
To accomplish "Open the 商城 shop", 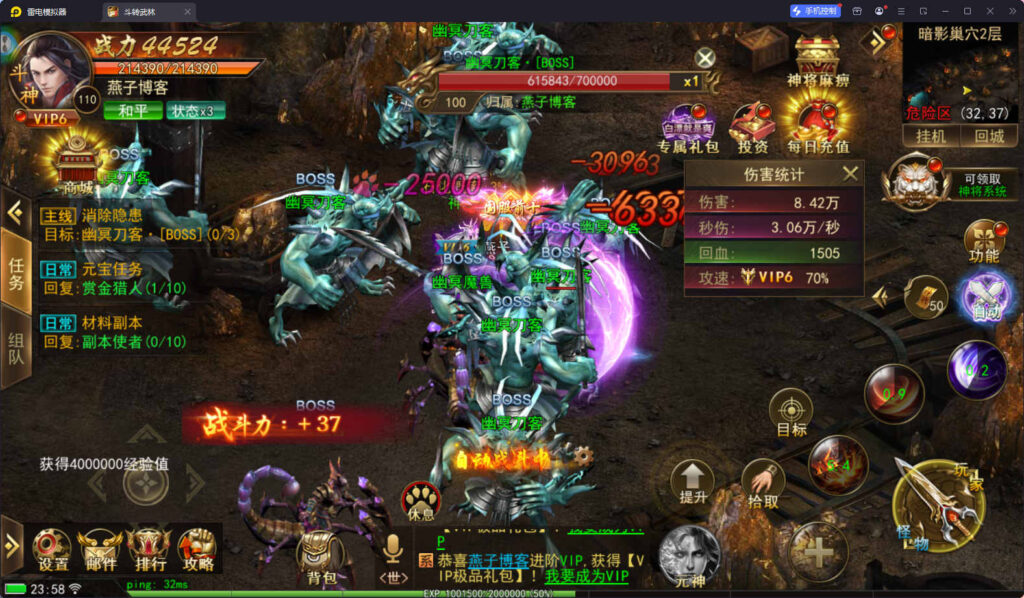I will tap(77, 165).
